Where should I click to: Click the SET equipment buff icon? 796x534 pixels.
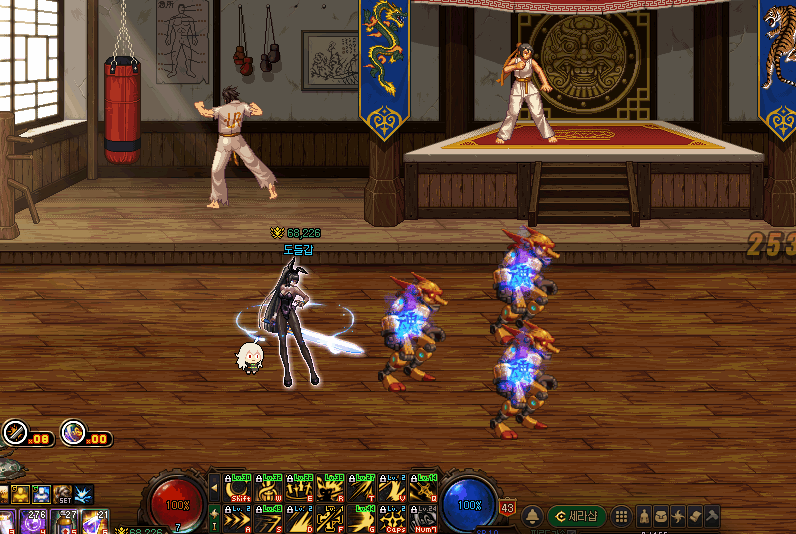click(63, 495)
